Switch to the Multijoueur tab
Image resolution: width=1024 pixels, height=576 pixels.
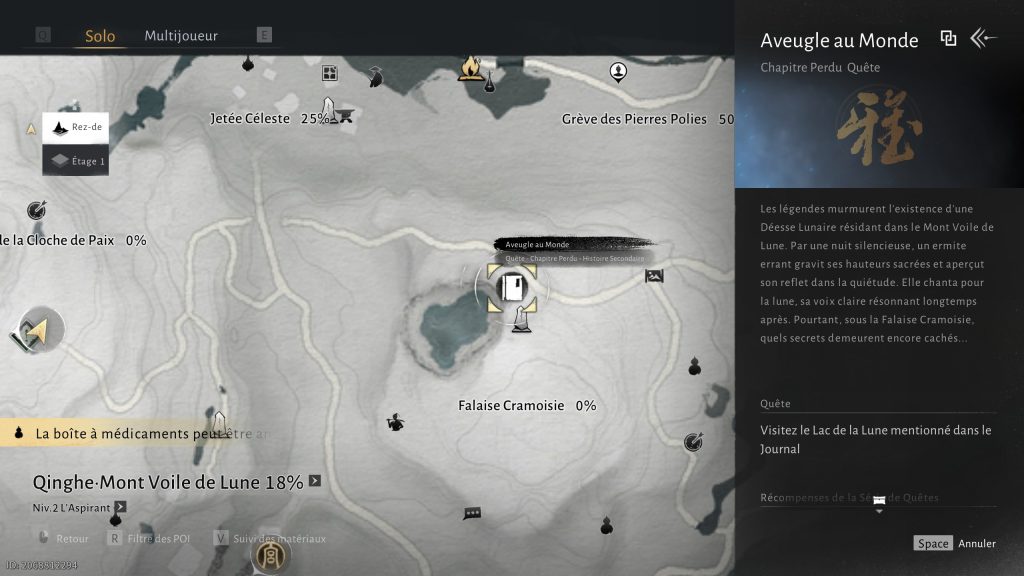pos(181,36)
